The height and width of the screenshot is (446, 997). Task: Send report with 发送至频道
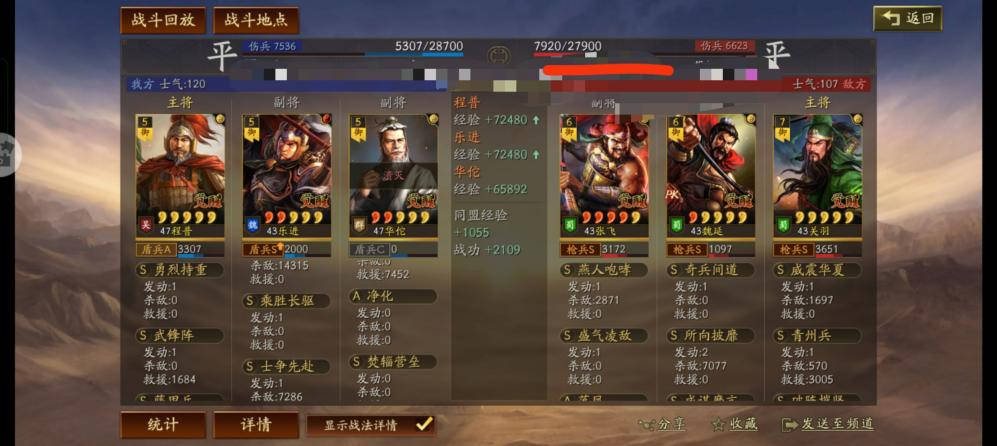(829, 424)
